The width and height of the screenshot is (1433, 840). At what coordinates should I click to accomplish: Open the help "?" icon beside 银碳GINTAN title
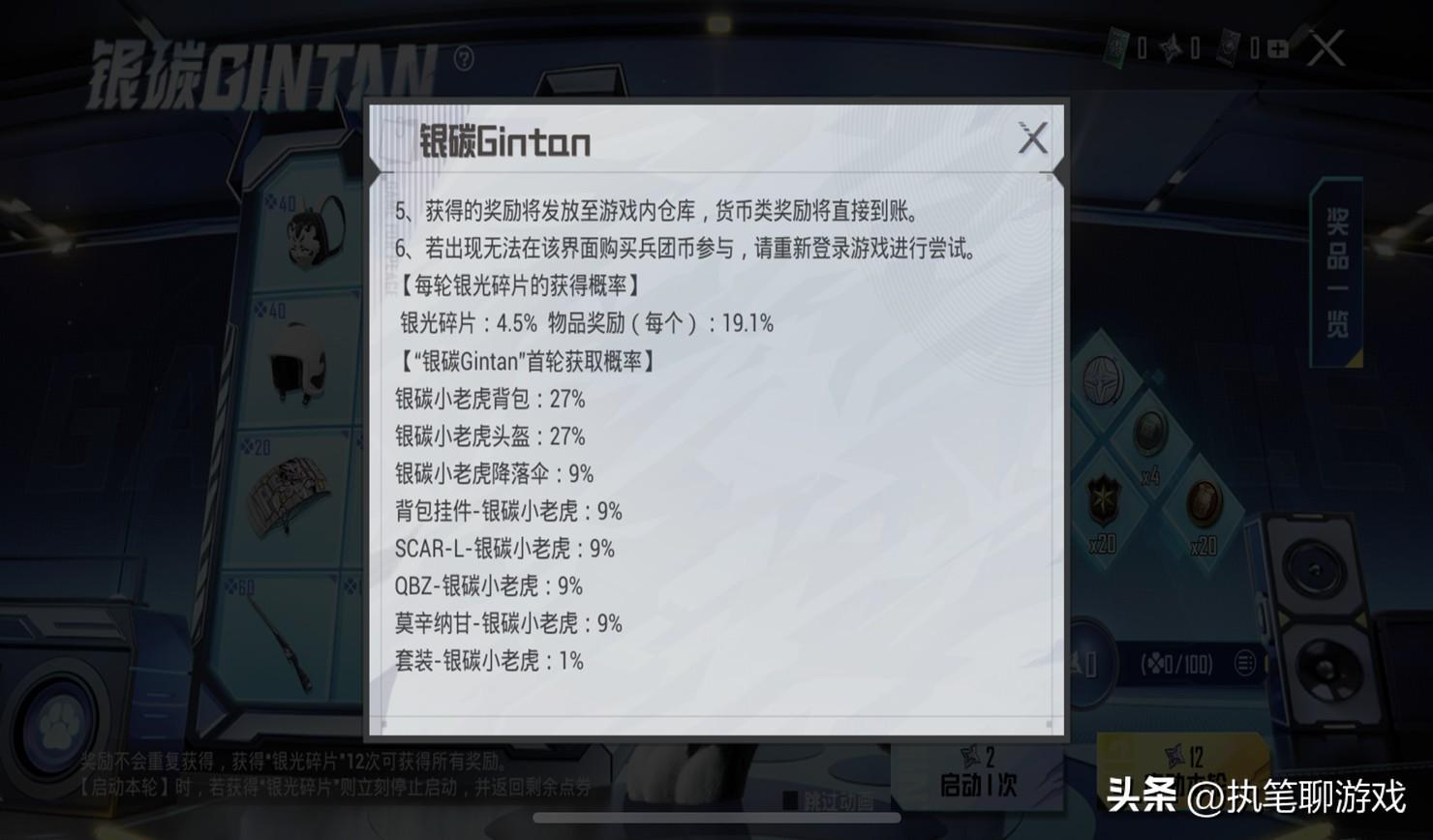tap(465, 60)
